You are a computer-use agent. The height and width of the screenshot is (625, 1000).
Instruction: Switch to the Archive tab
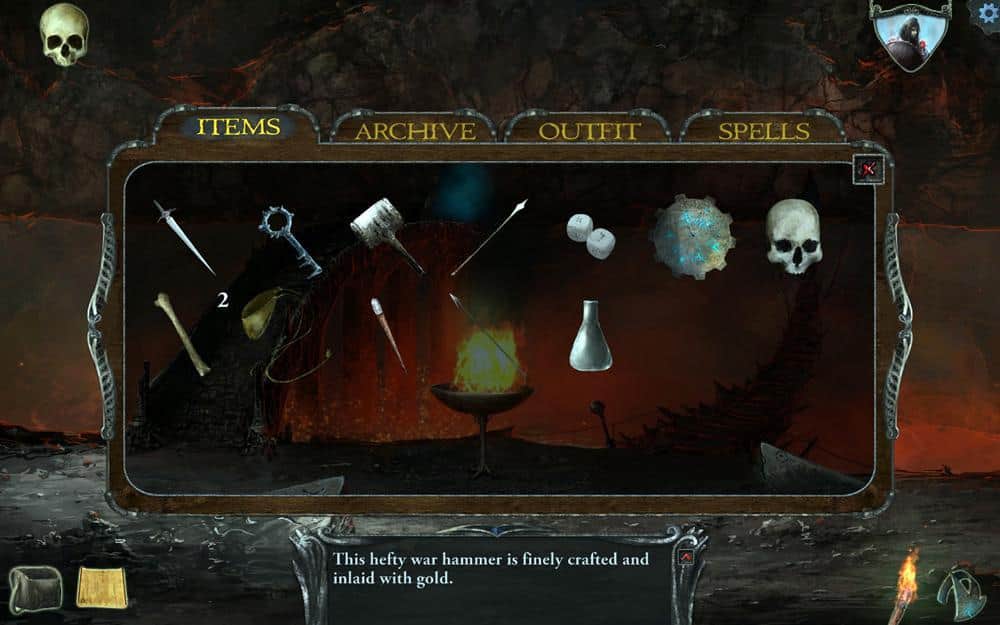click(x=415, y=131)
